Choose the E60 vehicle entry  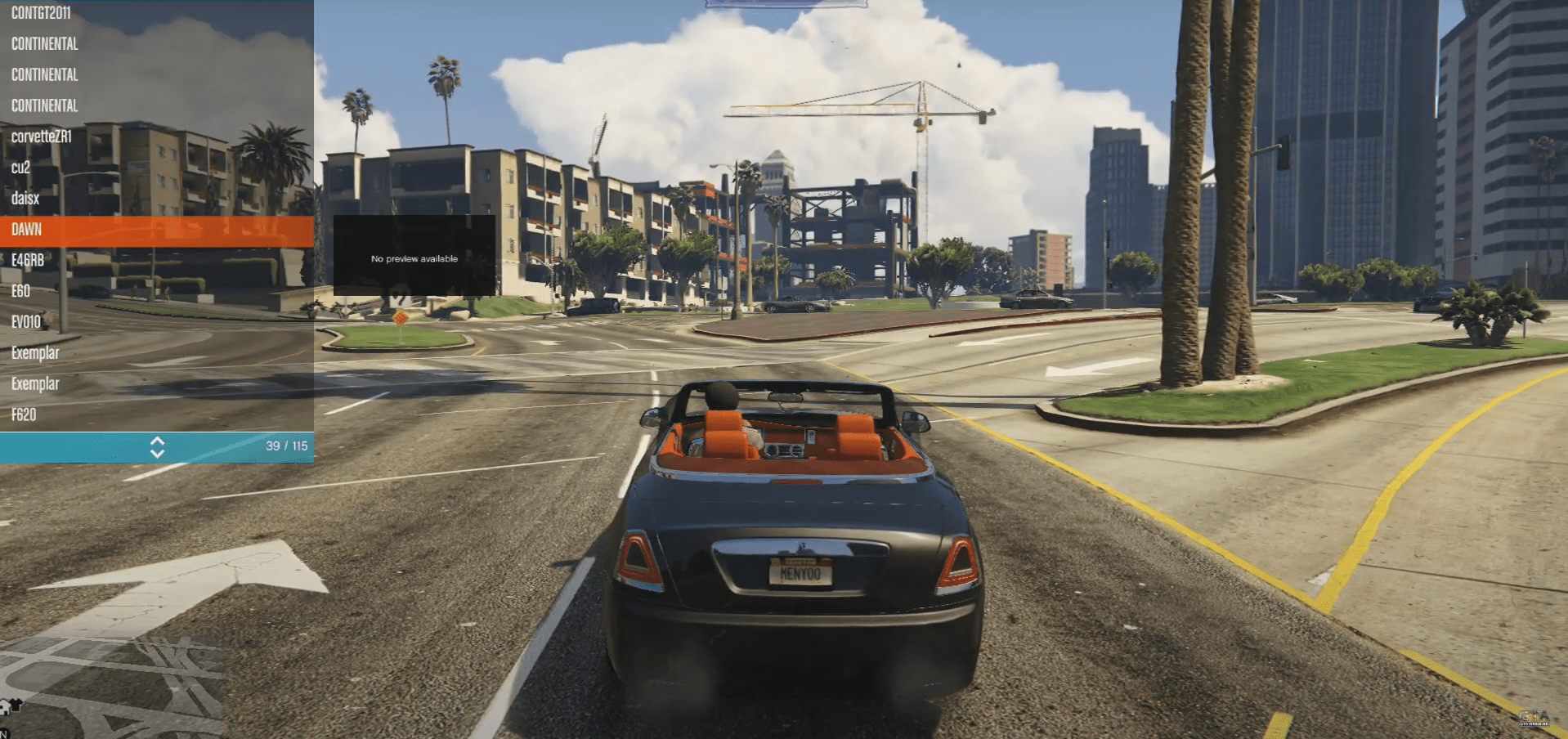[20, 291]
